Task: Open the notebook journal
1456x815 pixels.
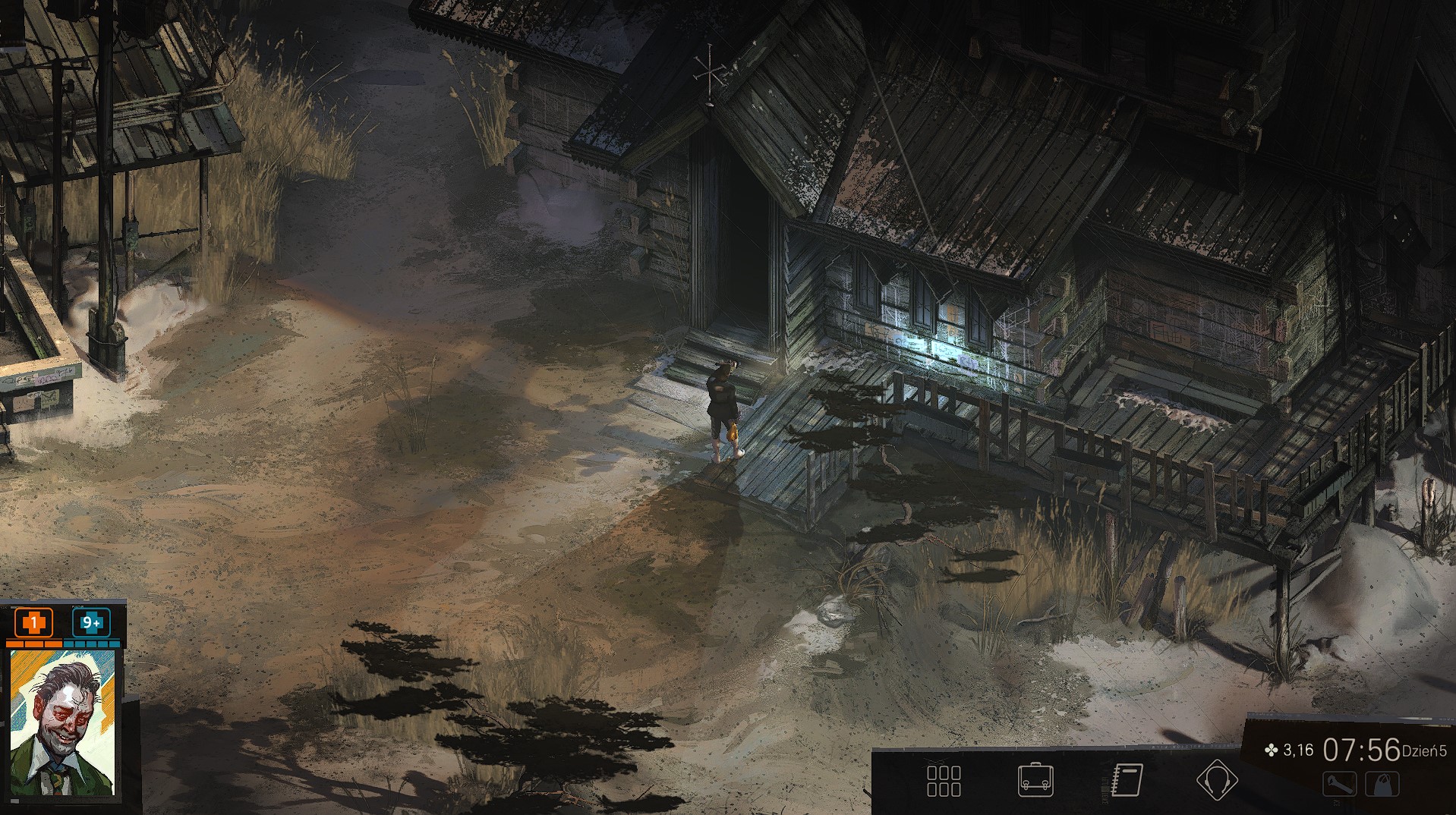Action: click(x=1127, y=780)
